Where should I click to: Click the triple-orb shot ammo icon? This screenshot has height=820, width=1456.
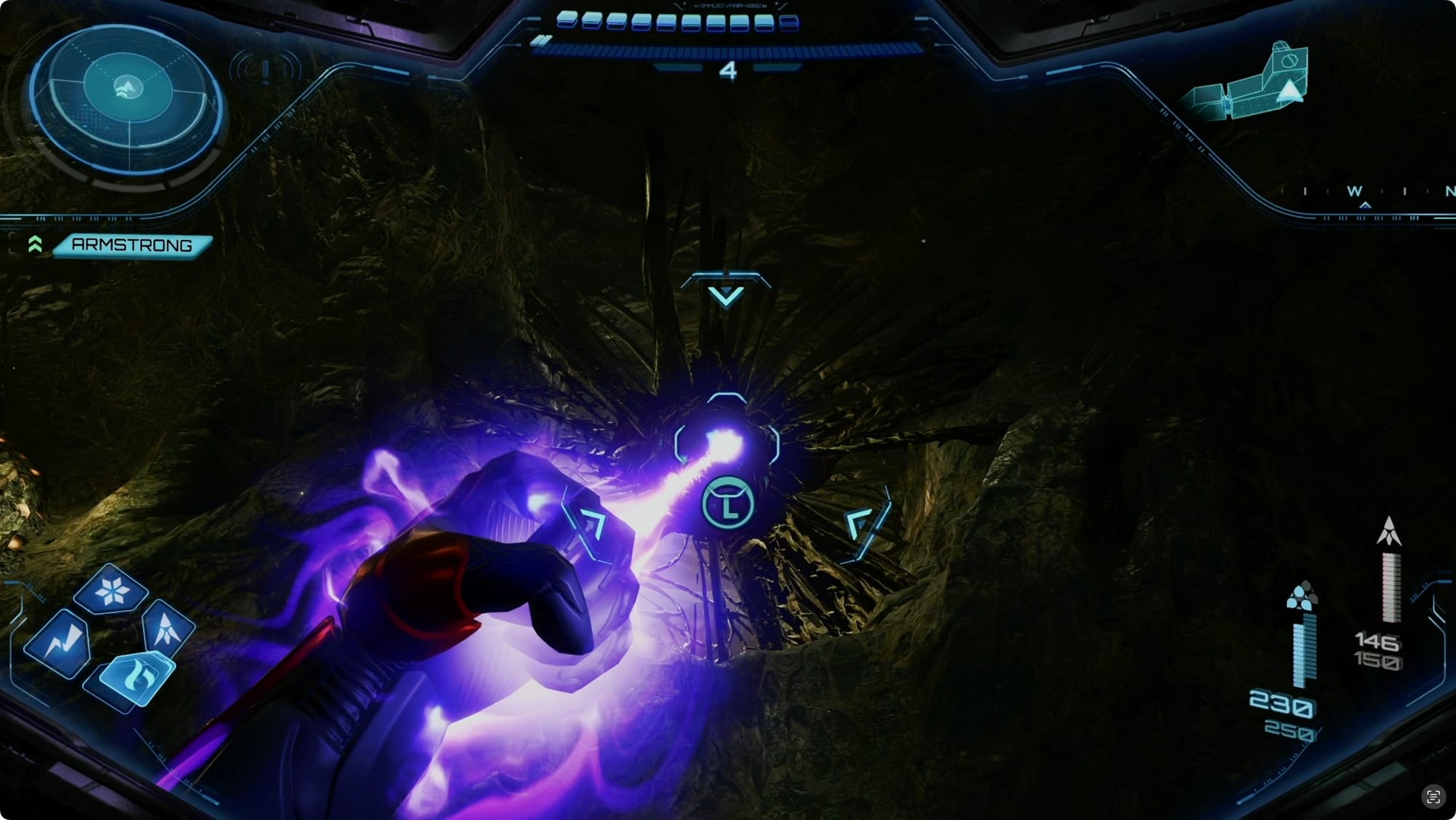point(1302,595)
